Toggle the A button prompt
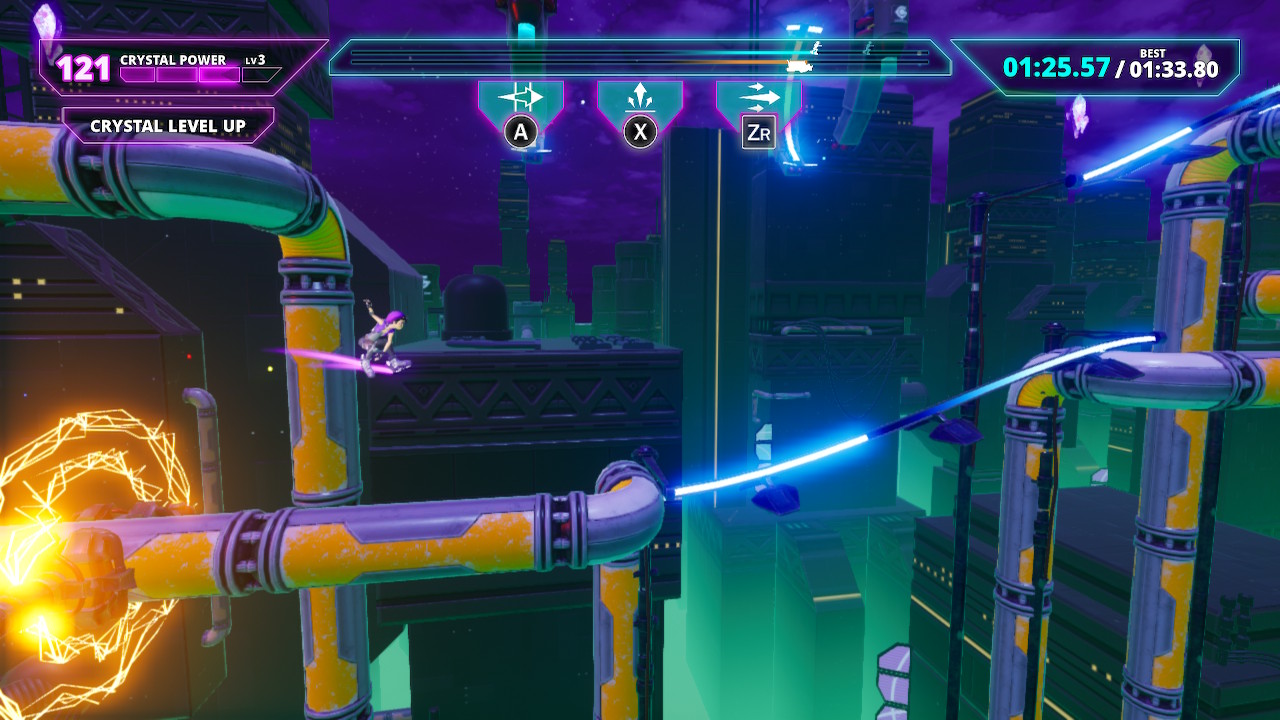 click(x=520, y=131)
